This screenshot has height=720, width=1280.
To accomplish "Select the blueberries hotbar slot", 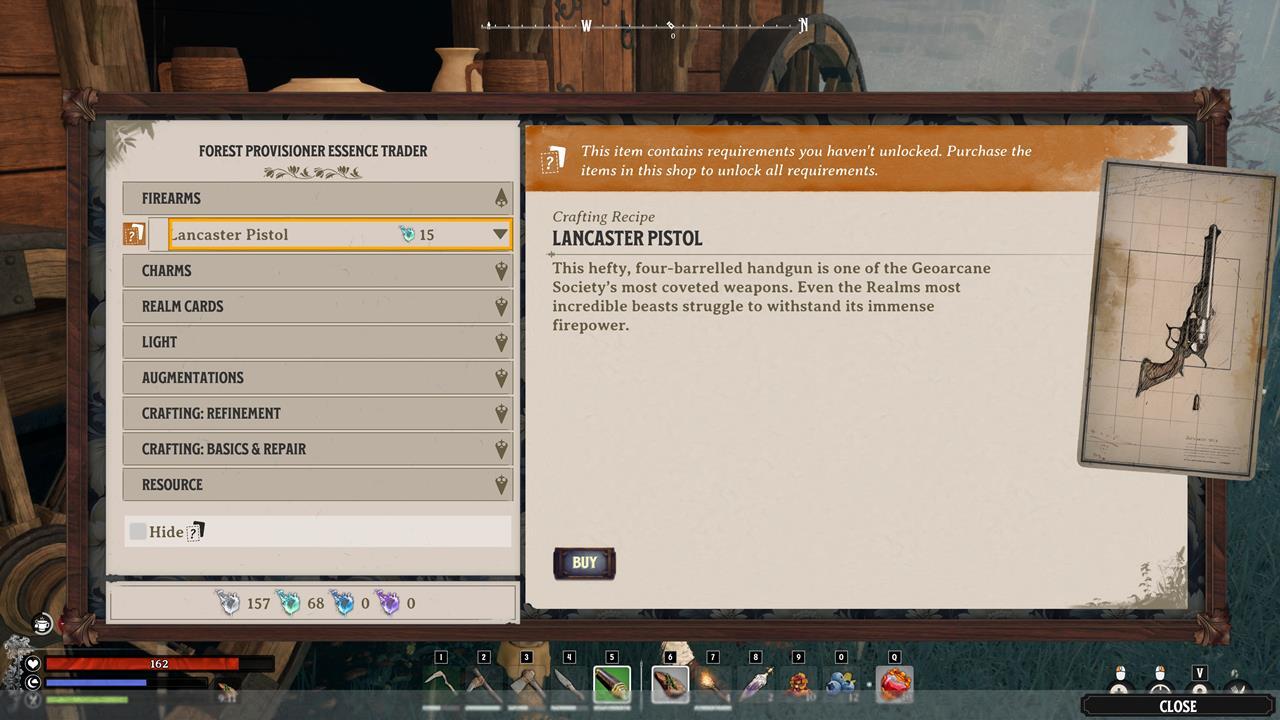I will (841, 685).
